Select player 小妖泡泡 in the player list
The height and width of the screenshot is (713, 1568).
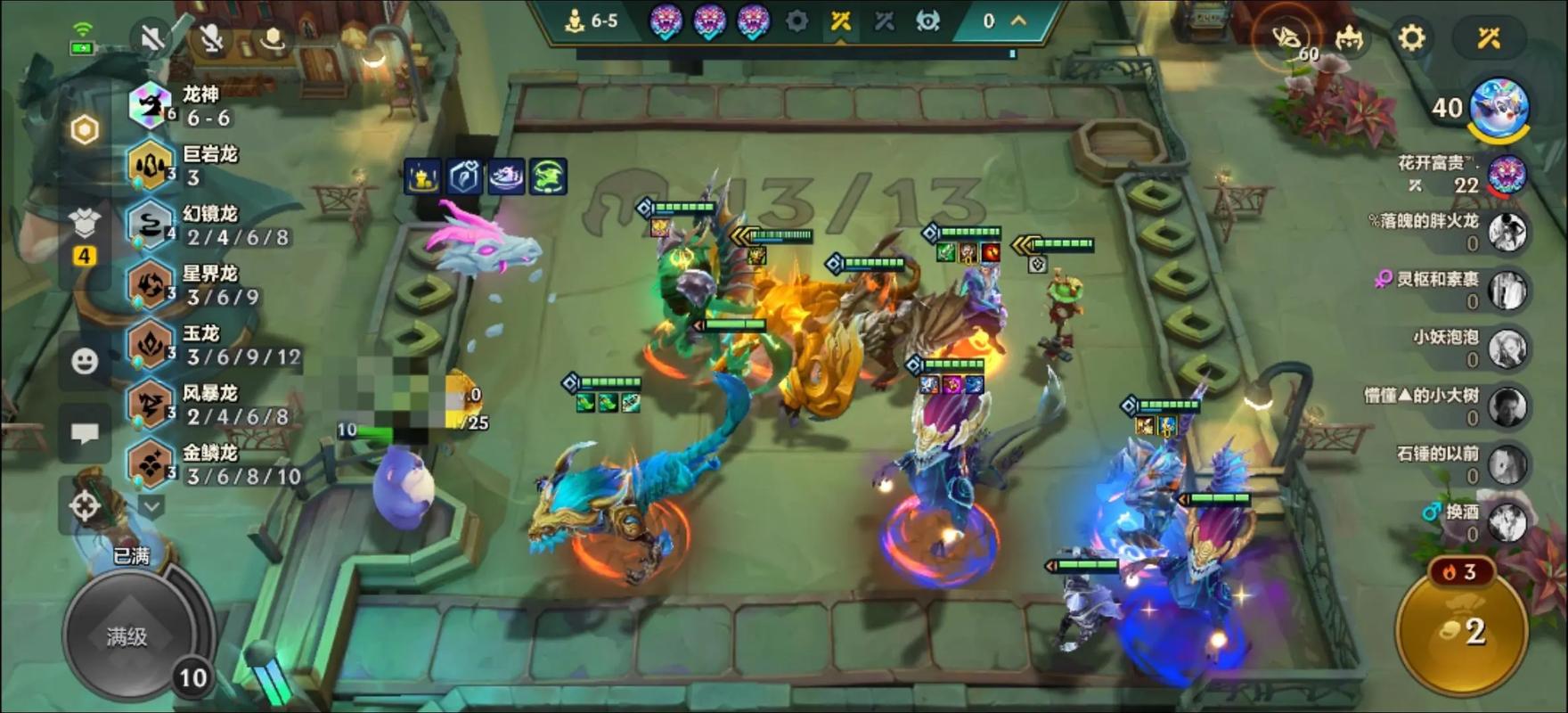1507,348
